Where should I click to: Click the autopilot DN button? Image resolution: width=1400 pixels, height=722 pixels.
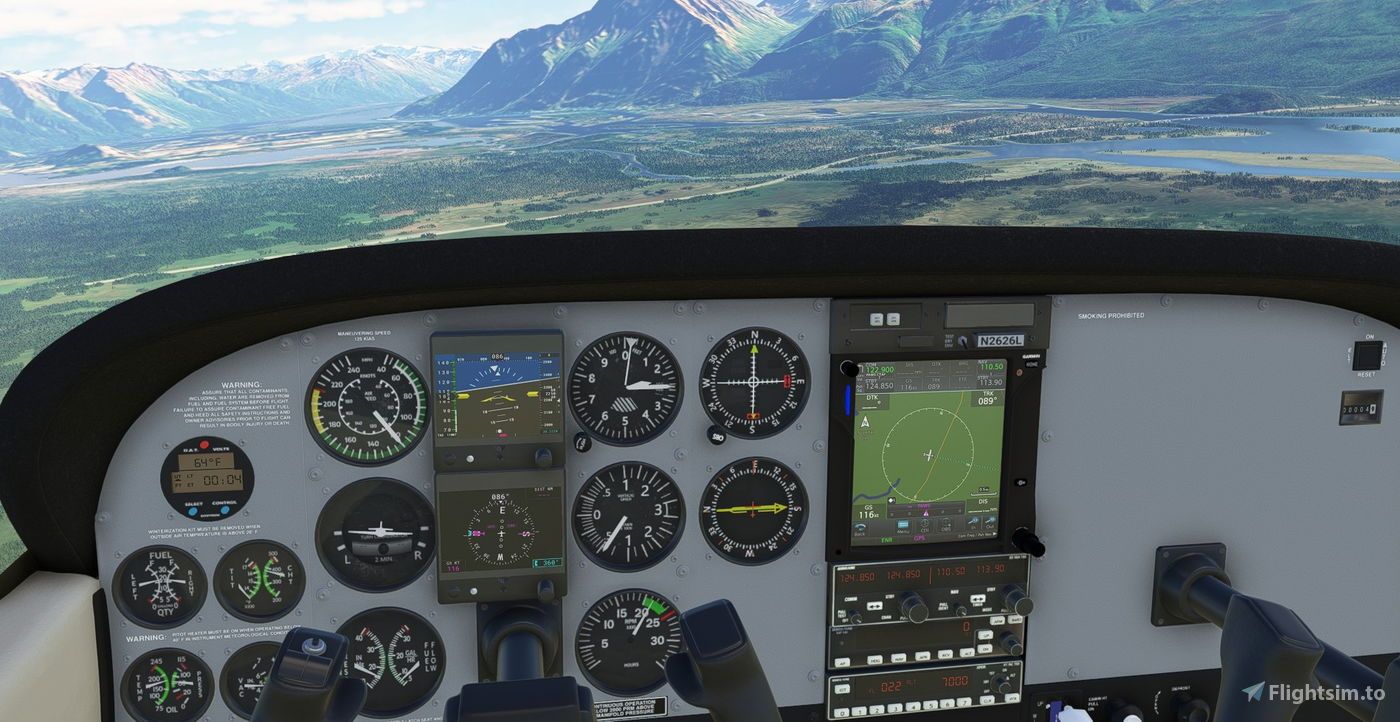point(984,648)
